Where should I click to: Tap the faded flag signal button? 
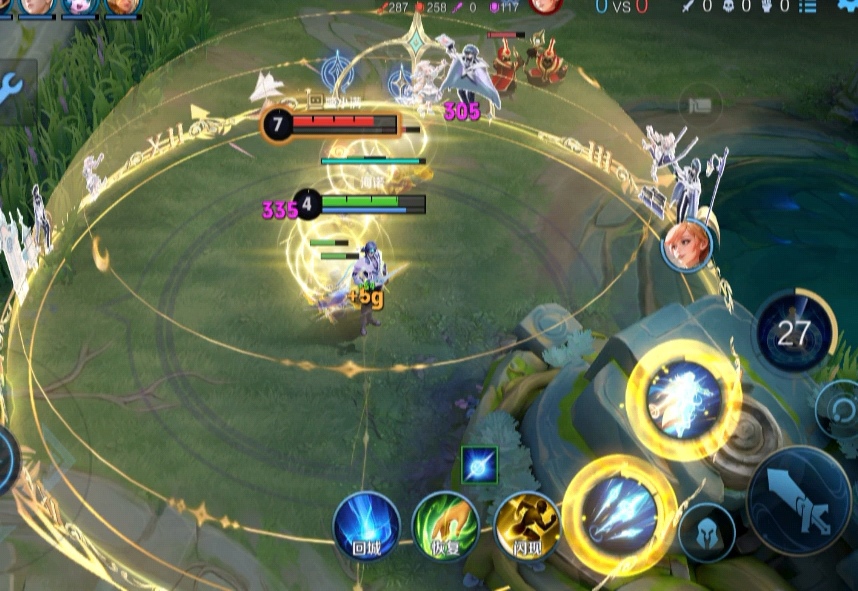(700, 104)
